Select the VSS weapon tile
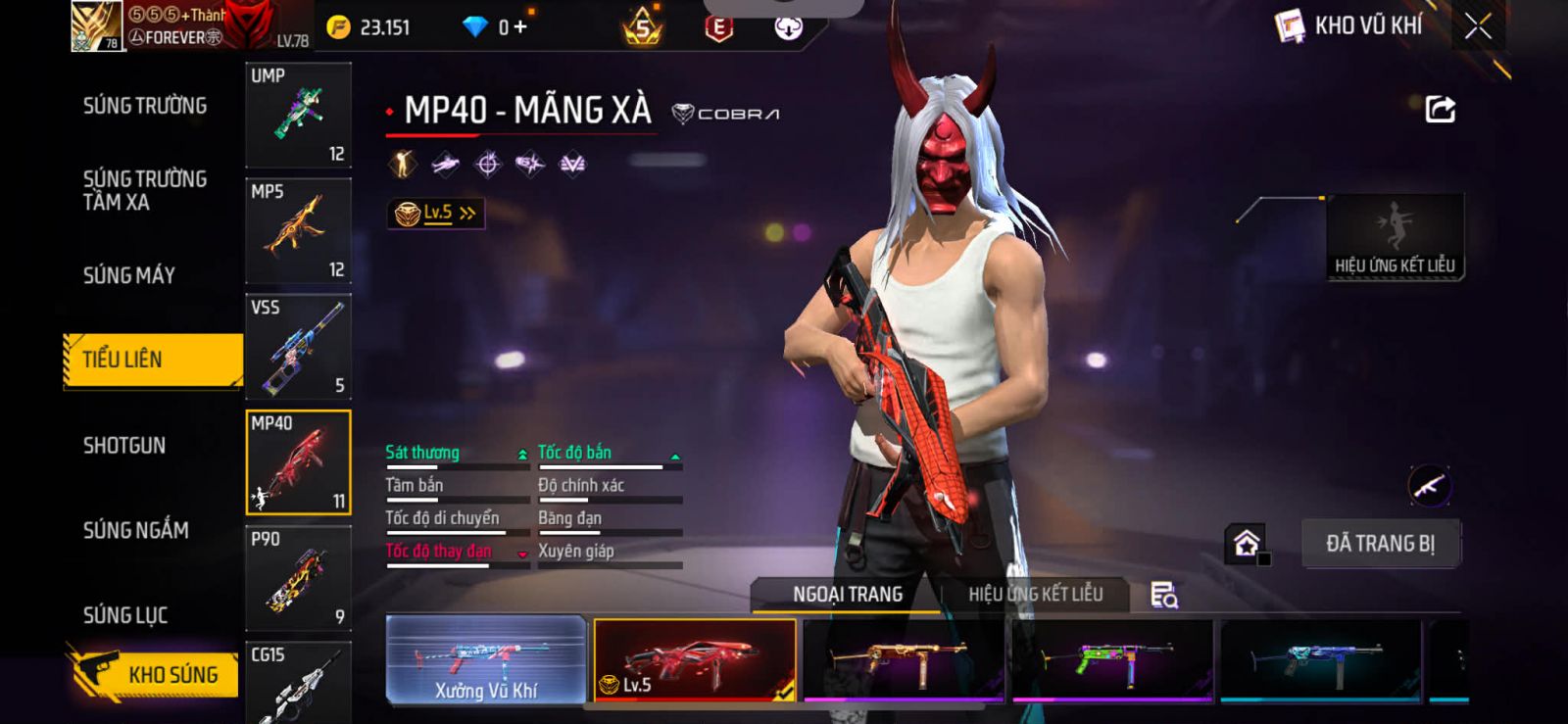Screen dimensions: 1568x724 298,346
